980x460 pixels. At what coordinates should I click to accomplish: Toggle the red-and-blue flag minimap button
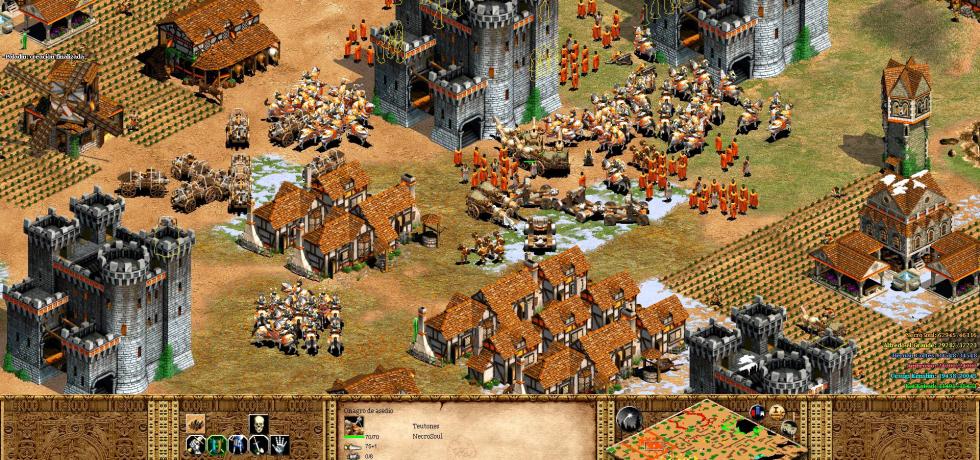[757, 414]
